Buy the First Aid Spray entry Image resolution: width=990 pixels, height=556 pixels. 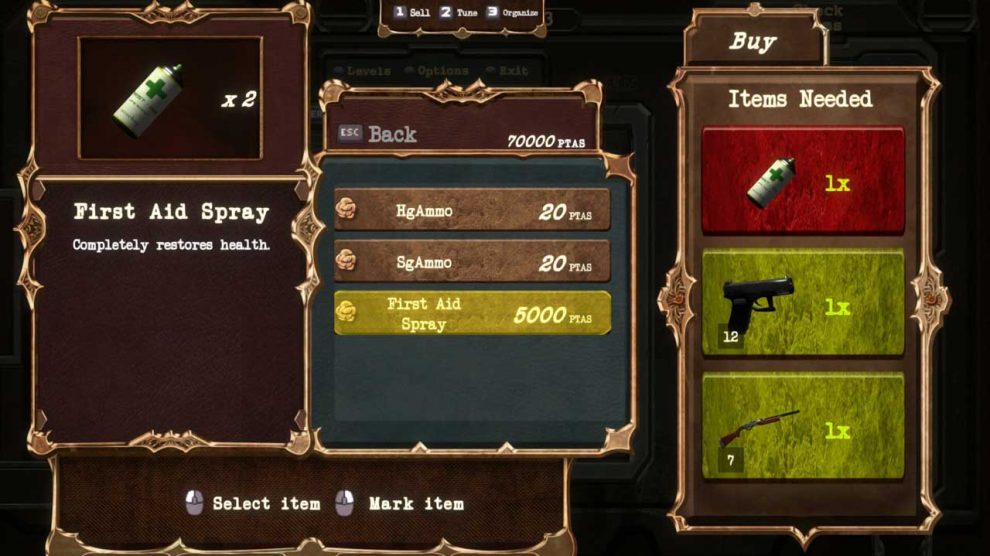tap(471, 313)
